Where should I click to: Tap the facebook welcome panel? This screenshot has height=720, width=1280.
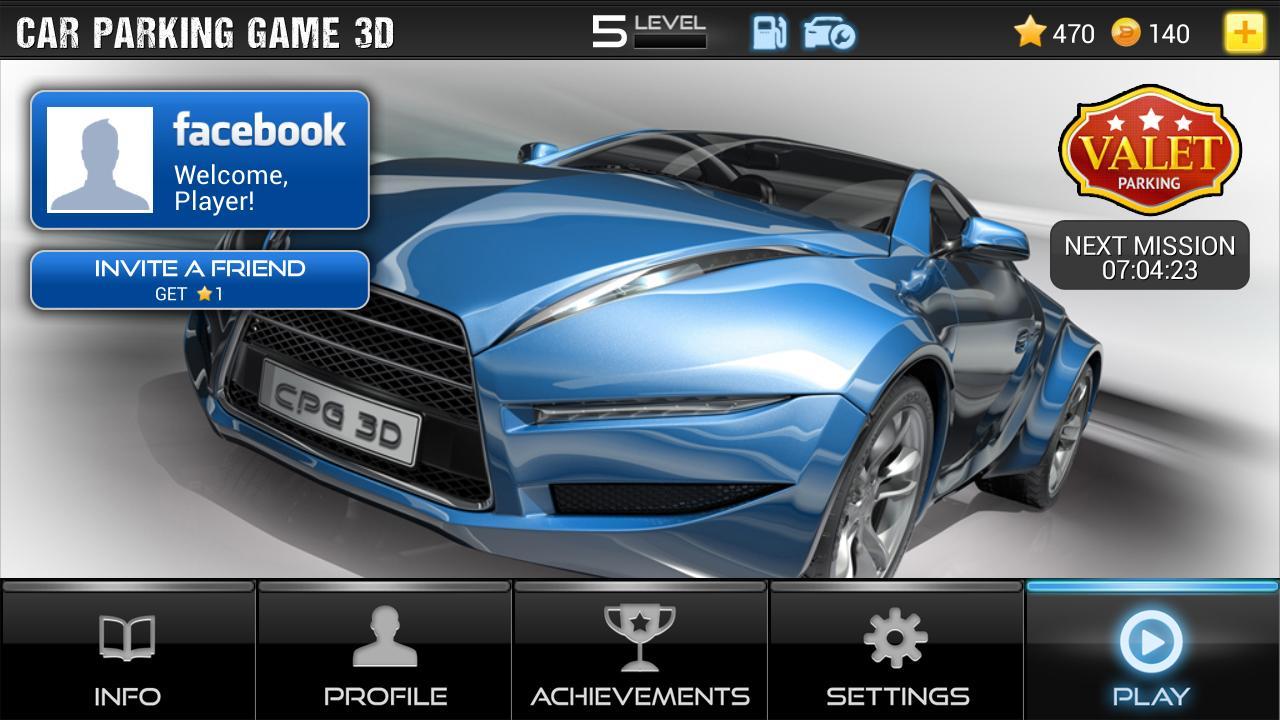(200, 158)
